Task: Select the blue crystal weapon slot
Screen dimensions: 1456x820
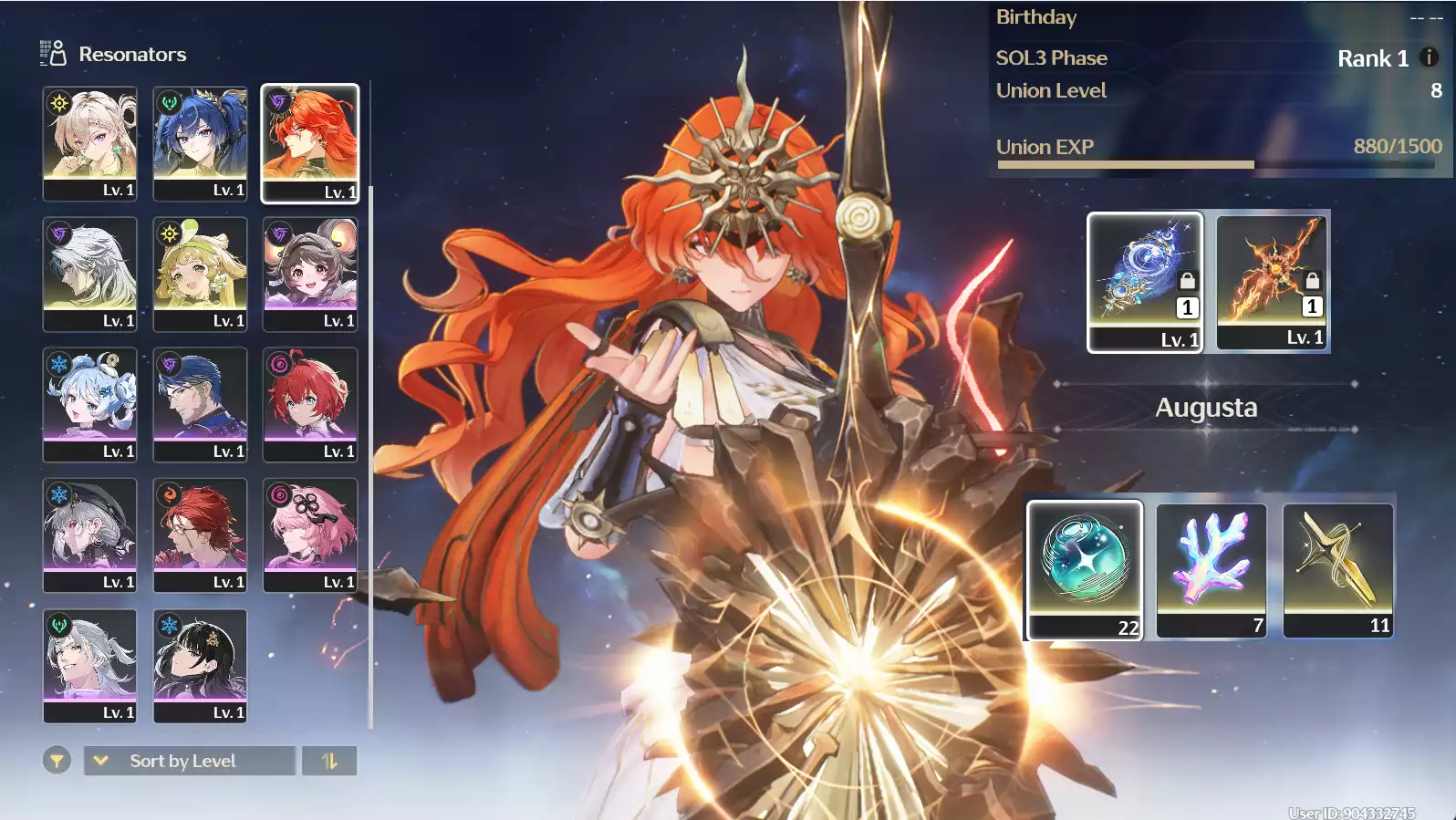Action: click(1145, 281)
